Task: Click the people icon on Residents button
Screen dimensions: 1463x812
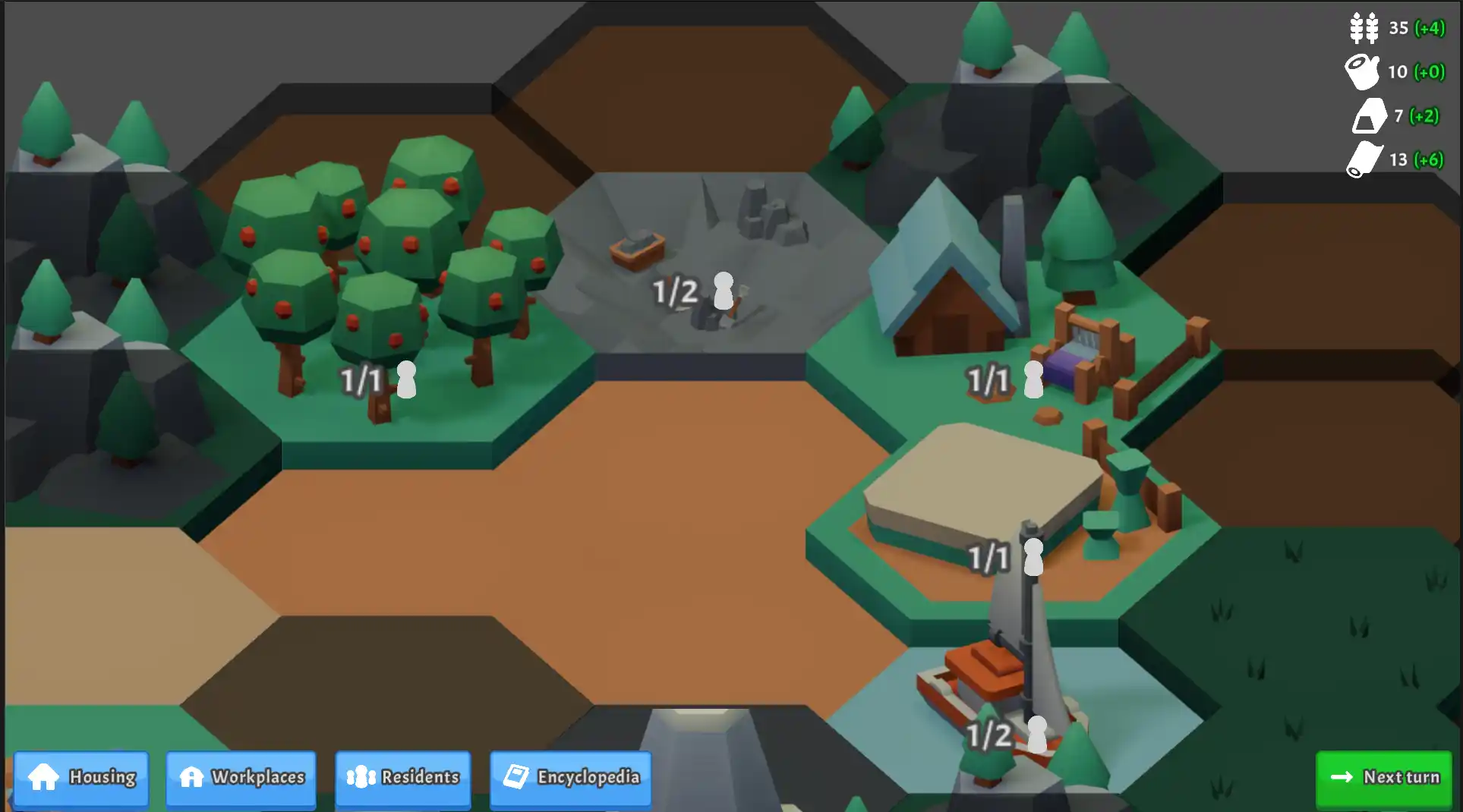Action: click(x=362, y=778)
